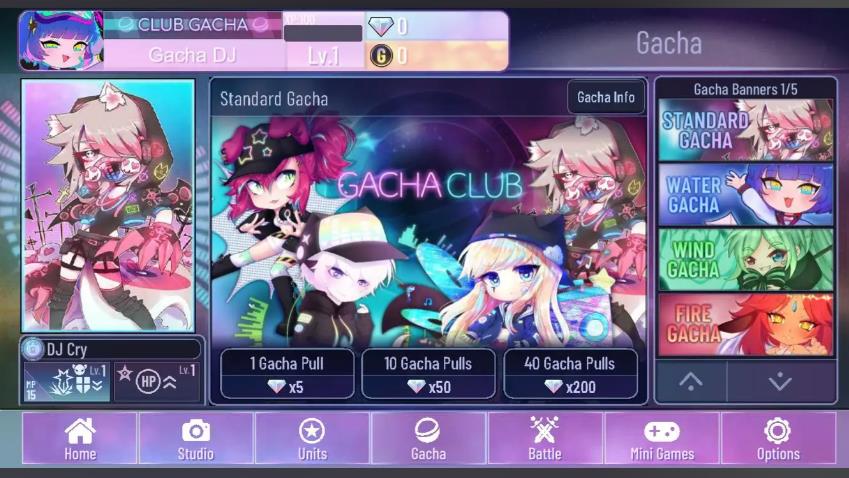
Task: Select the Water Gacha banner
Action: (745, 194)
